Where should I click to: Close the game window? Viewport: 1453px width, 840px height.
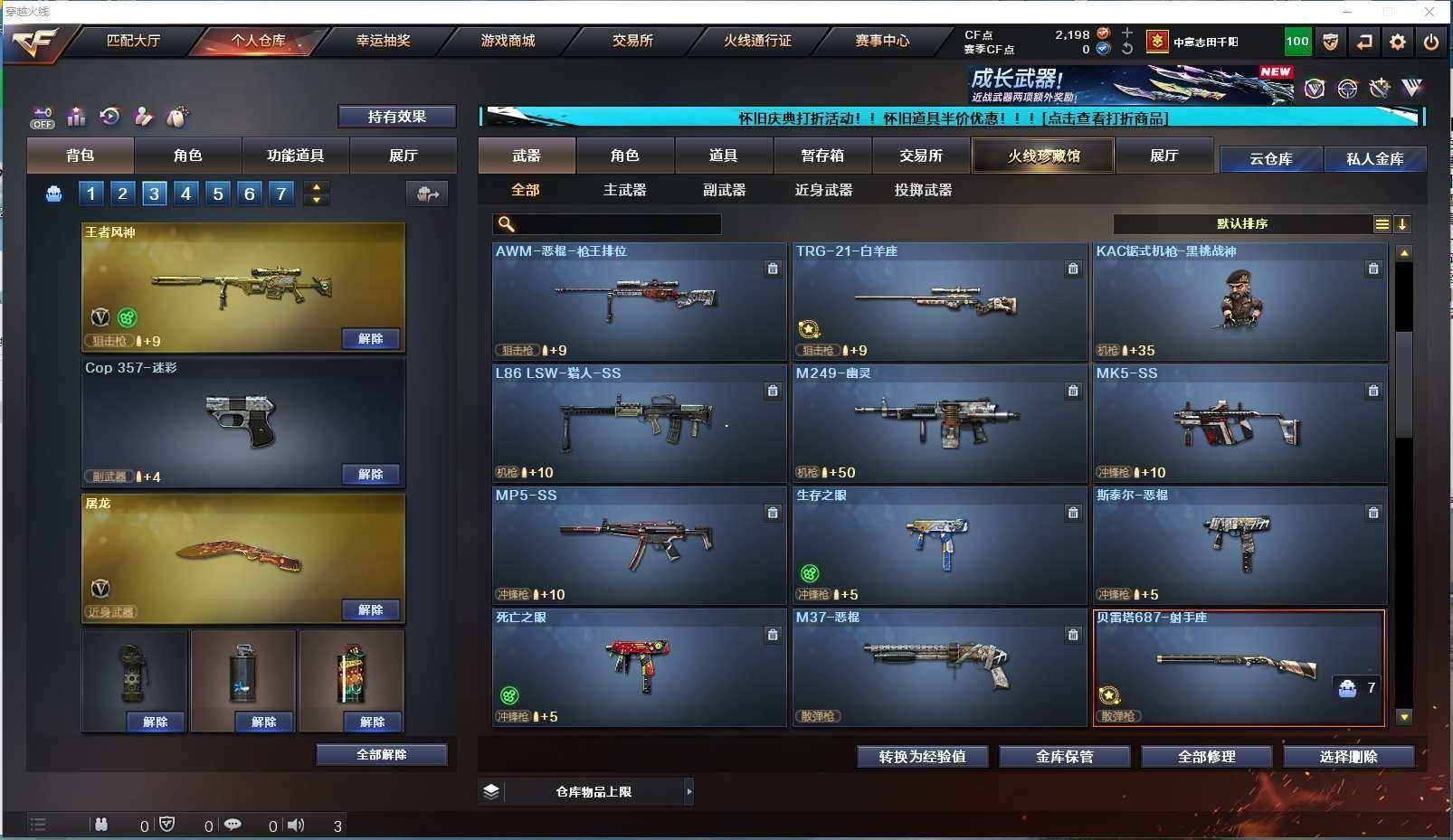tap(1429, 12)
